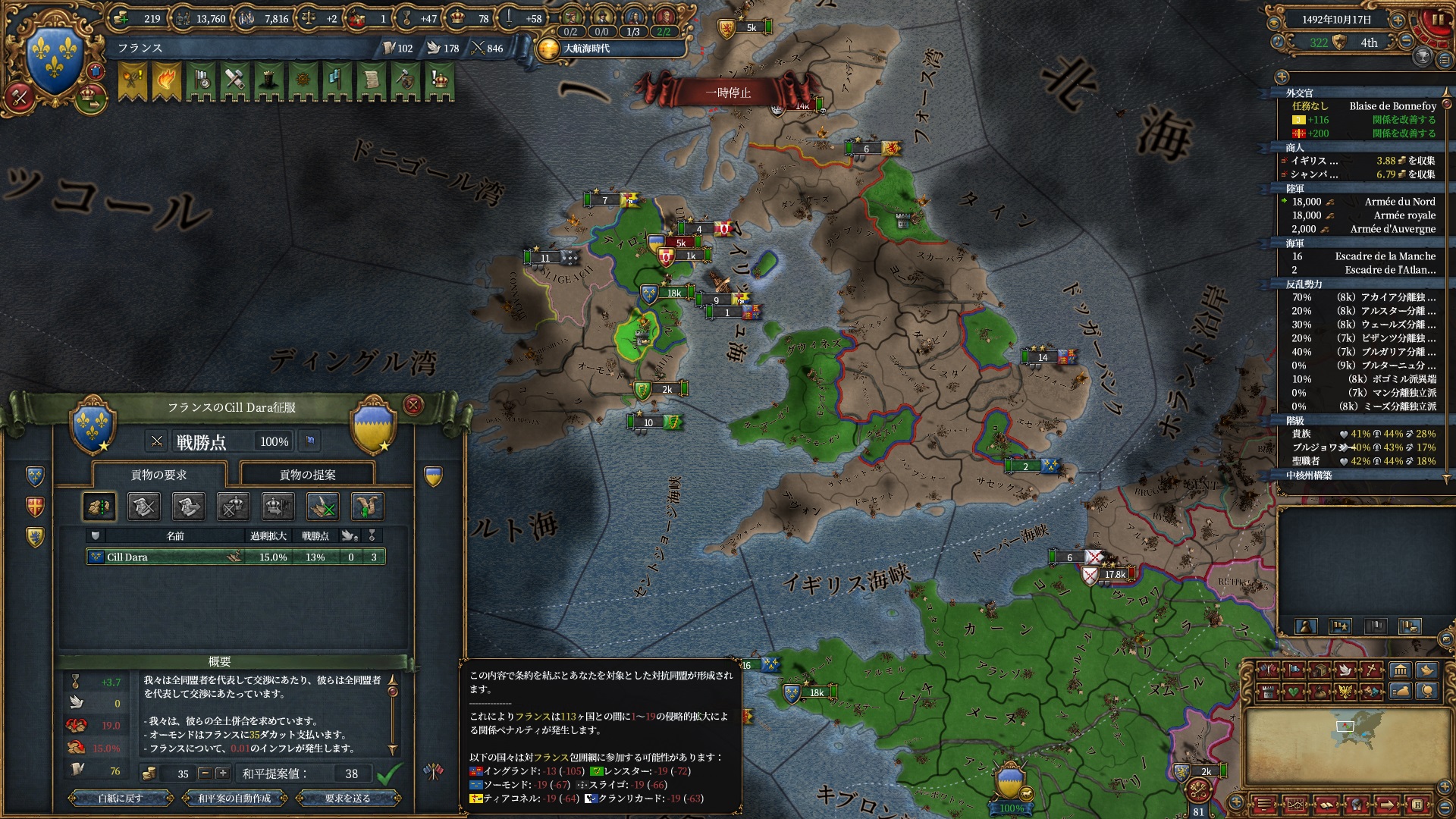Click the diplomat Blaise de Bonnefoy entry
1456x819 pixels.
pos(1392,106)
